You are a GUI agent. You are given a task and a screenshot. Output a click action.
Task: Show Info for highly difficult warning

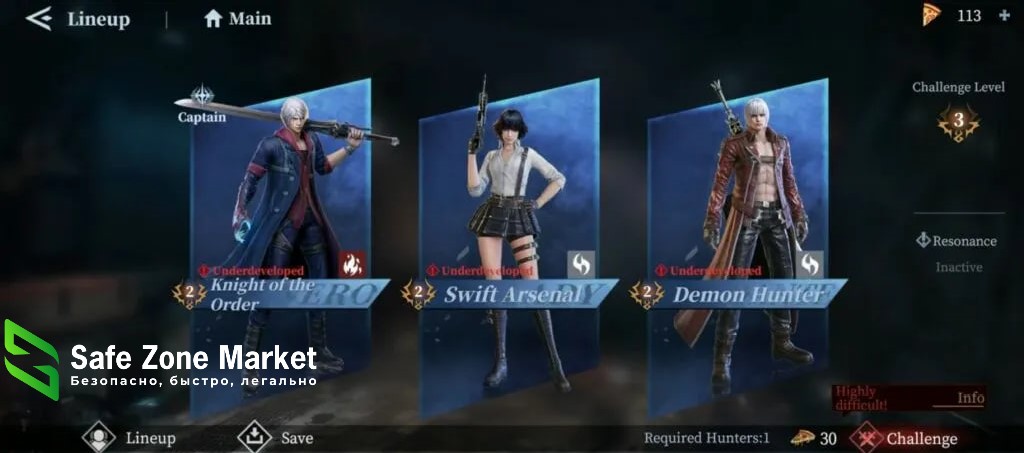pyautogui.click(x=970, y=398)
